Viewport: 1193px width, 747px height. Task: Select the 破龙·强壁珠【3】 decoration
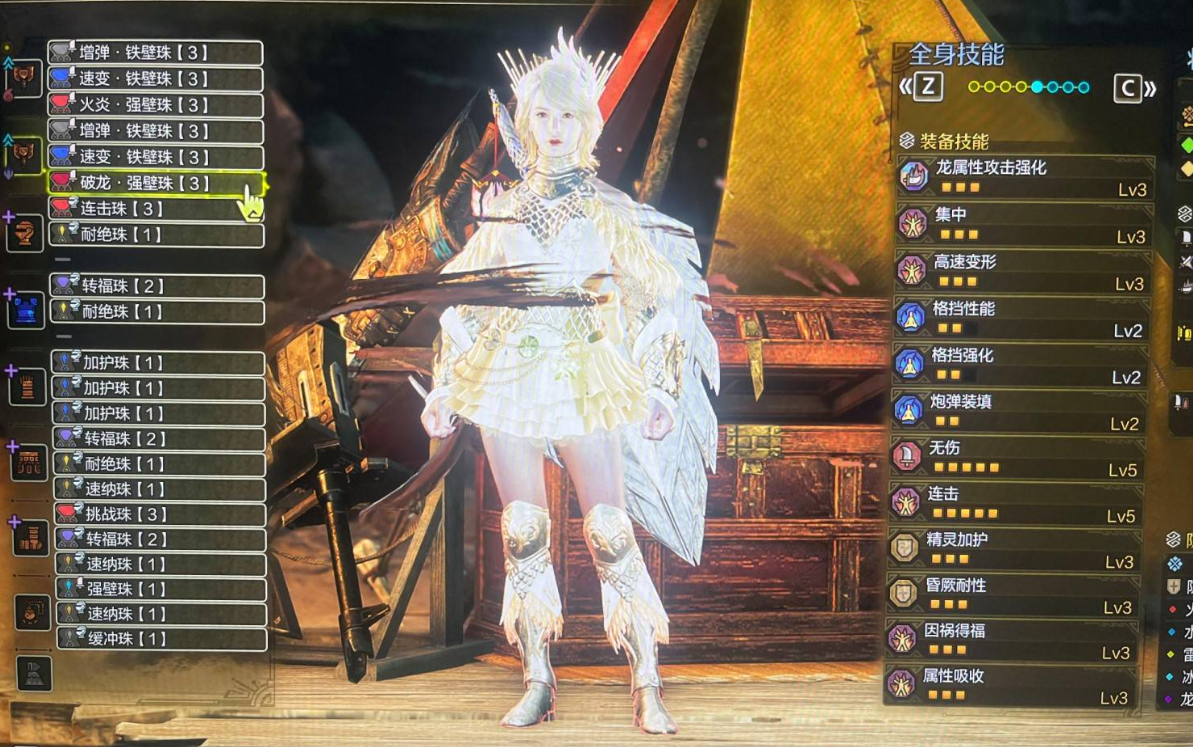[x=157, y=183]
